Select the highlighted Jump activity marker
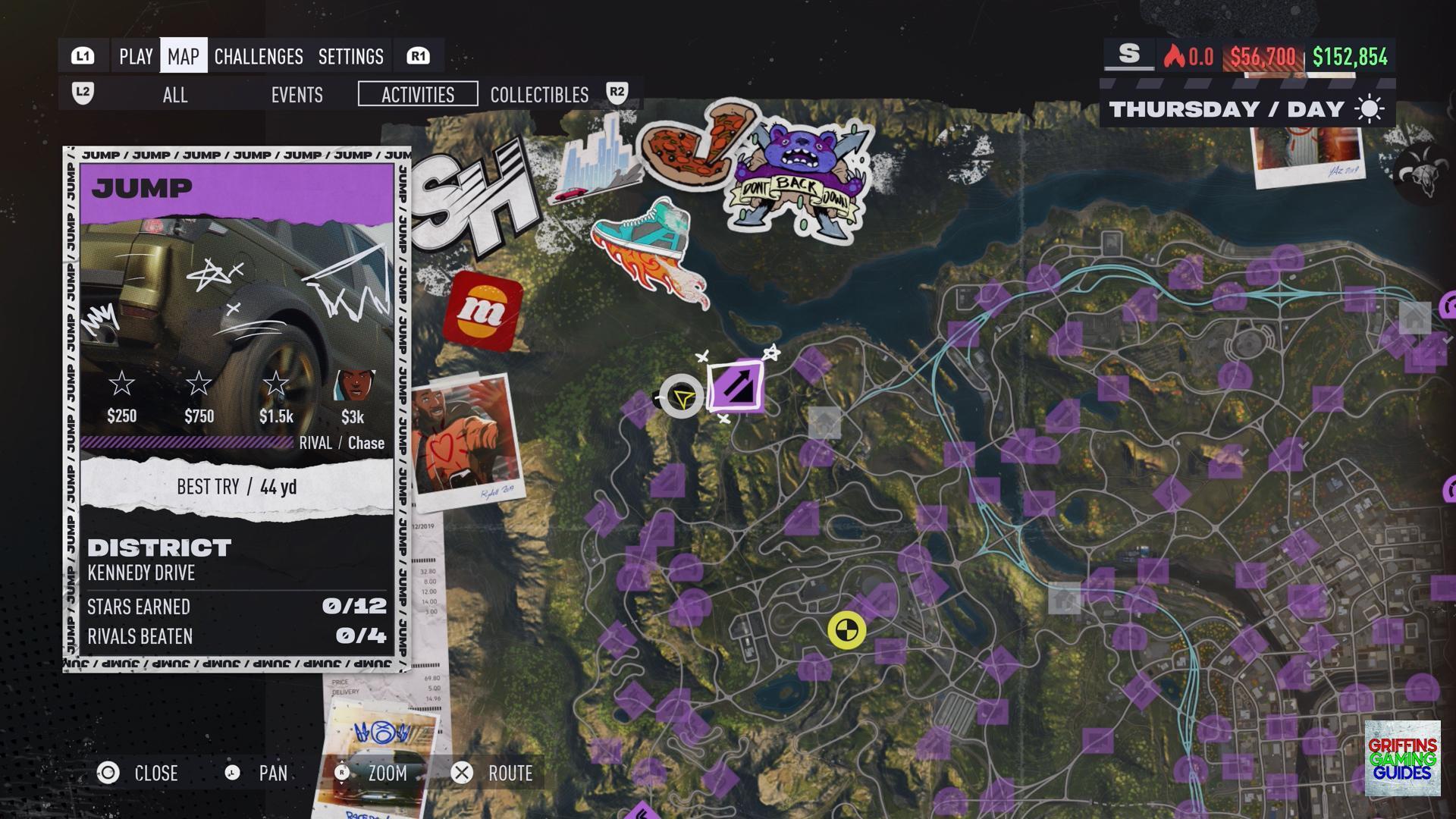Screen dimensions: 1456x819 click(x=736, y=387)
